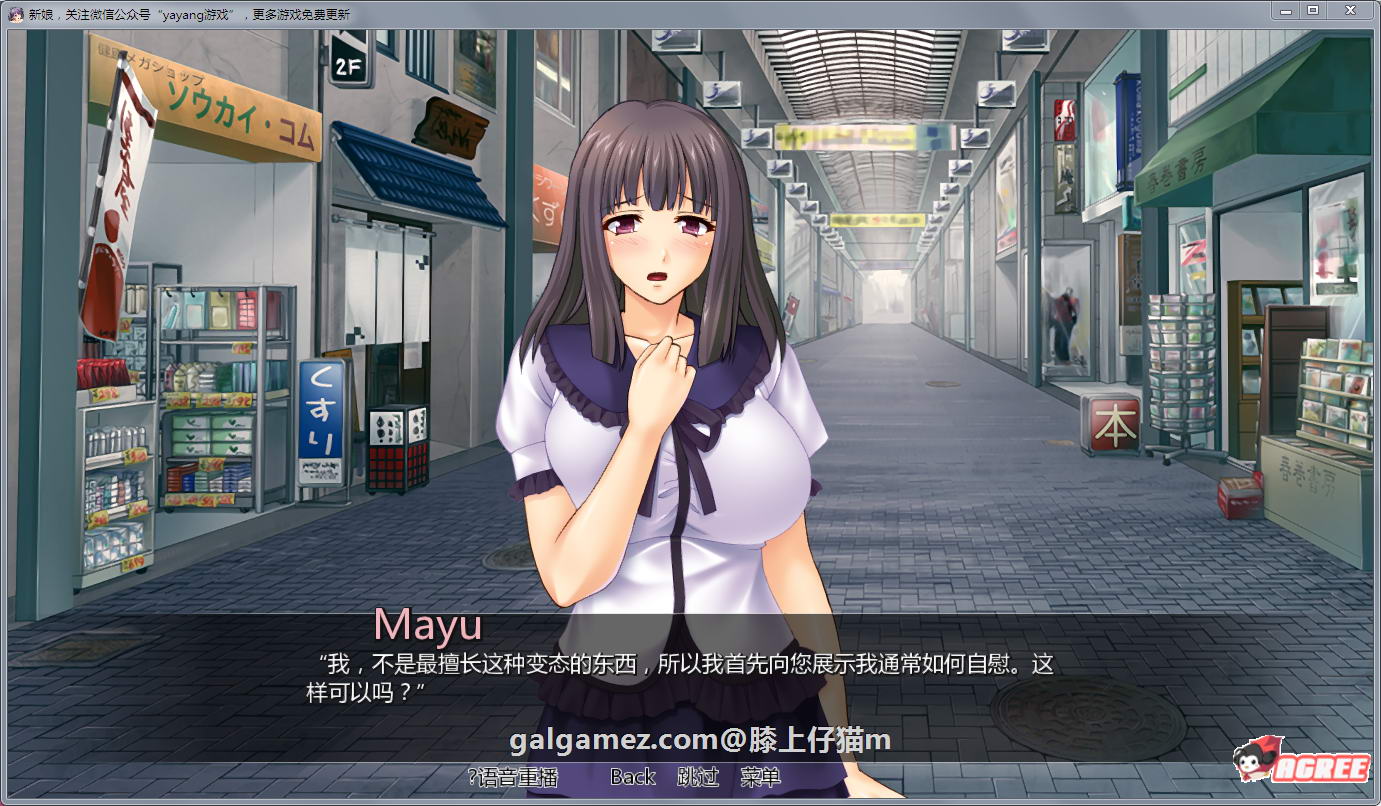Open the 菜单 game menu
This screenshot has height=806, width=1381.
tap(760, 776)
